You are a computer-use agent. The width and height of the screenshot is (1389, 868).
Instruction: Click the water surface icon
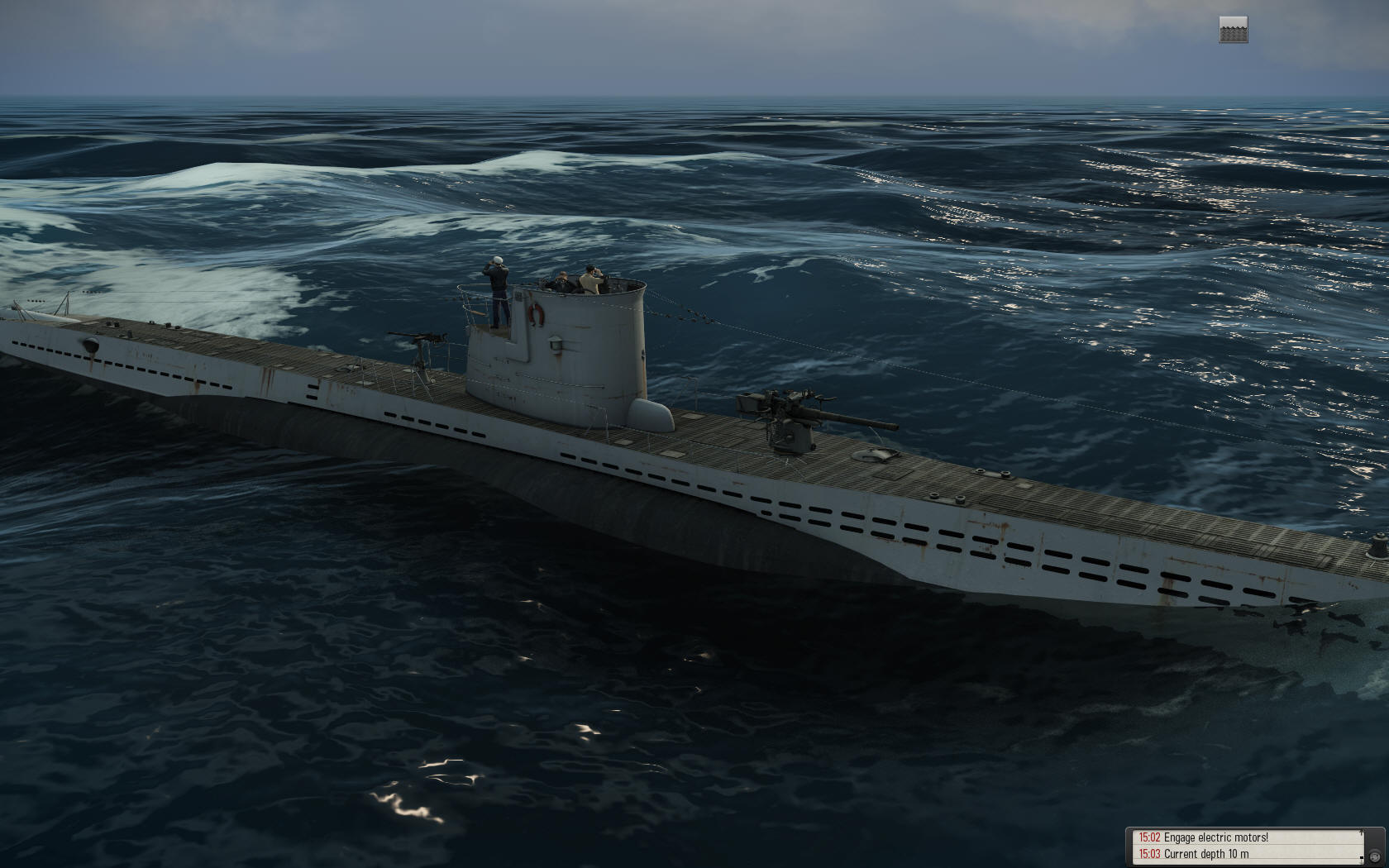(1233, 30)
